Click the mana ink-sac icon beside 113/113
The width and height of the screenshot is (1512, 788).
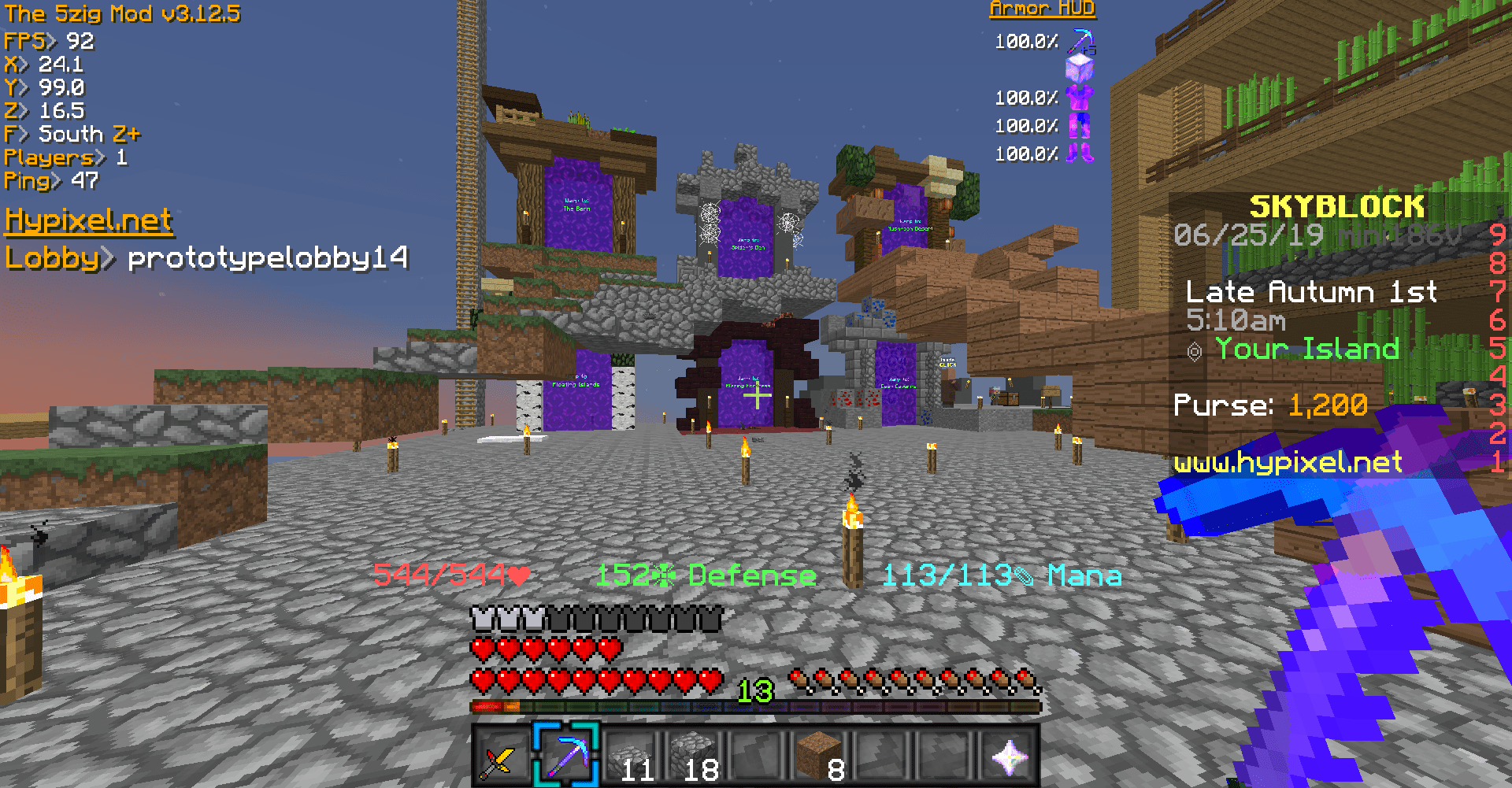coord(1024,575)
